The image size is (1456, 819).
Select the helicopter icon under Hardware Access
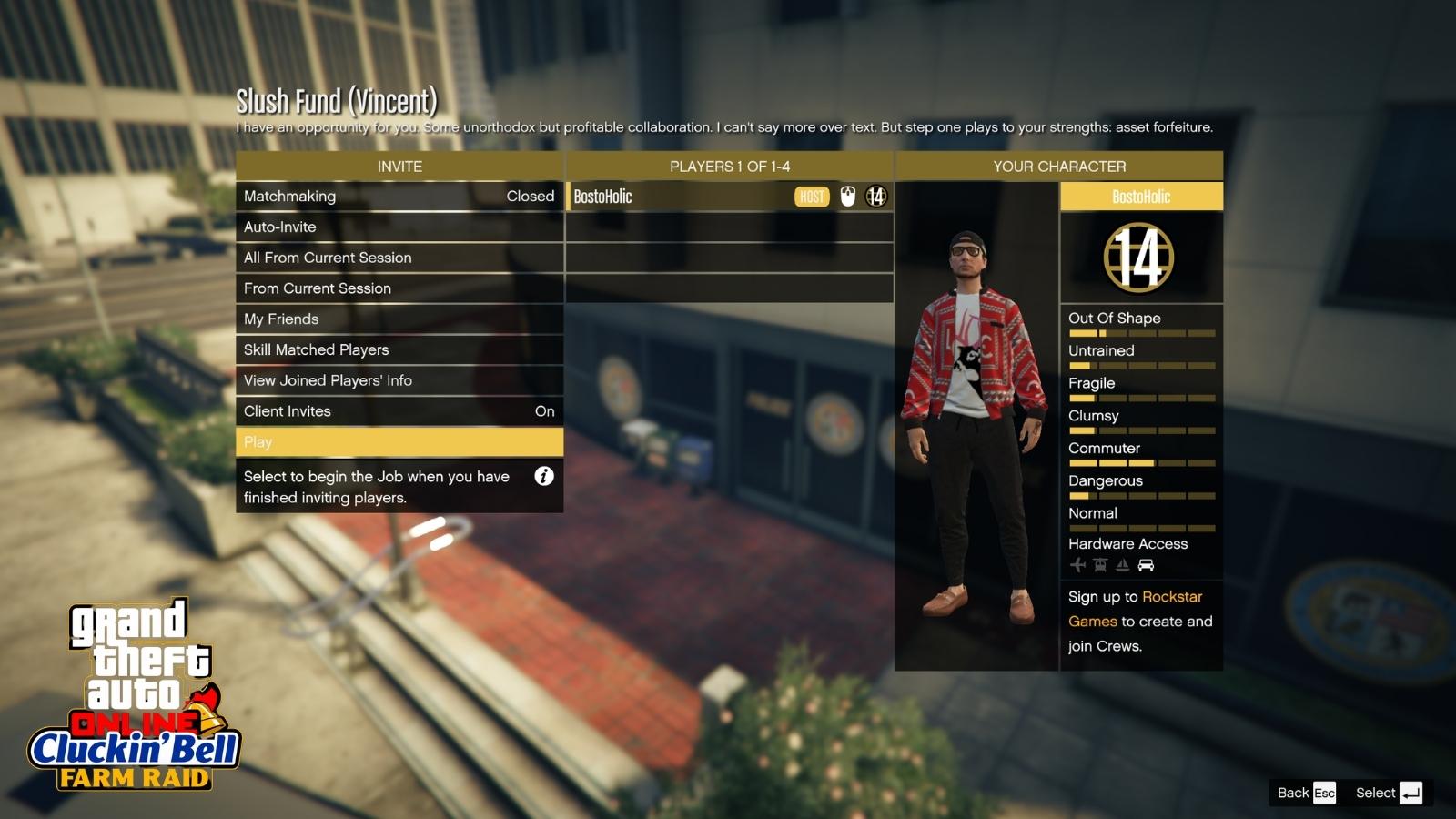point(1099,564)
